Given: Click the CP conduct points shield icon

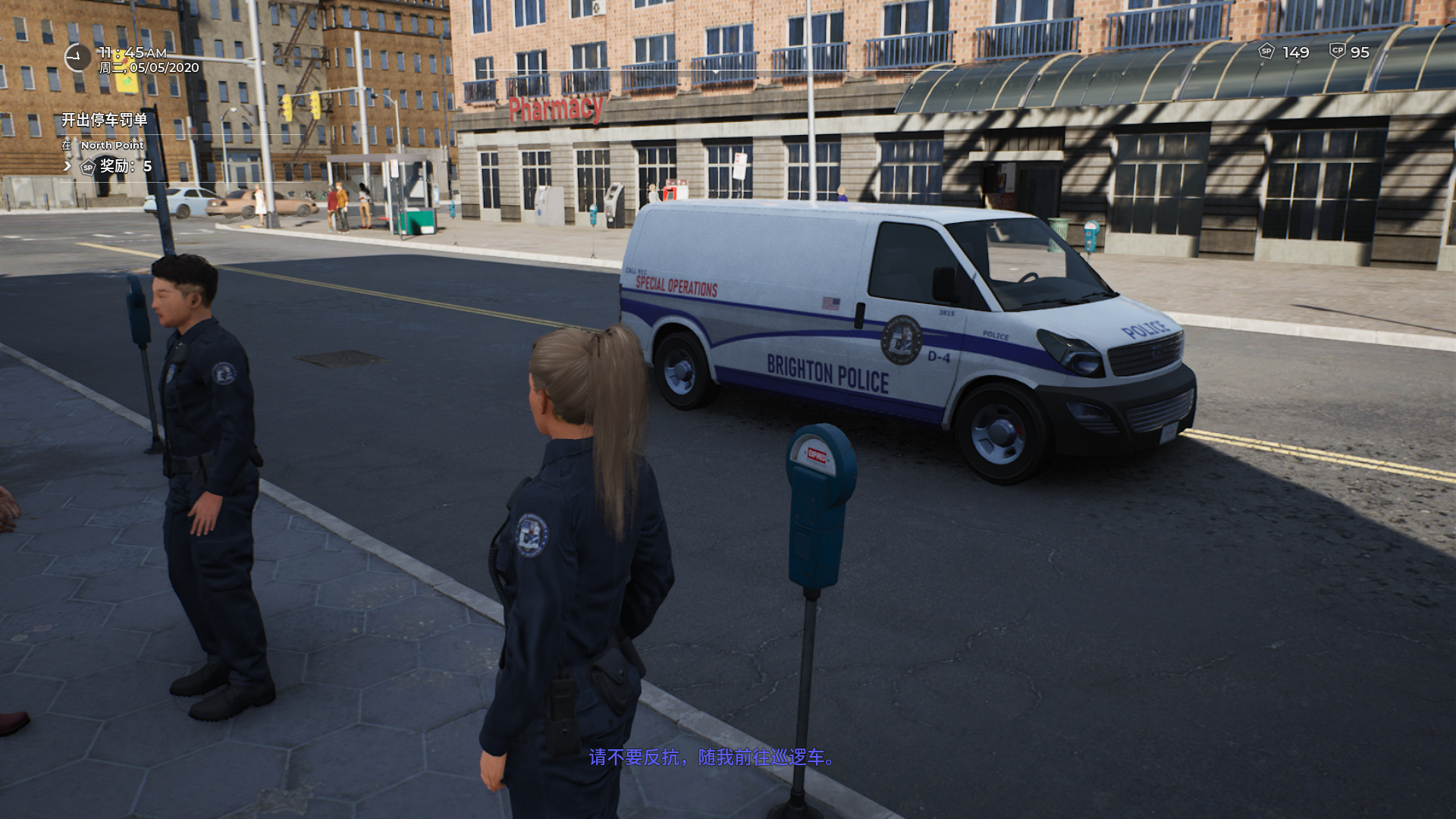Looking at the screenshot, I should pos(1337,52).
